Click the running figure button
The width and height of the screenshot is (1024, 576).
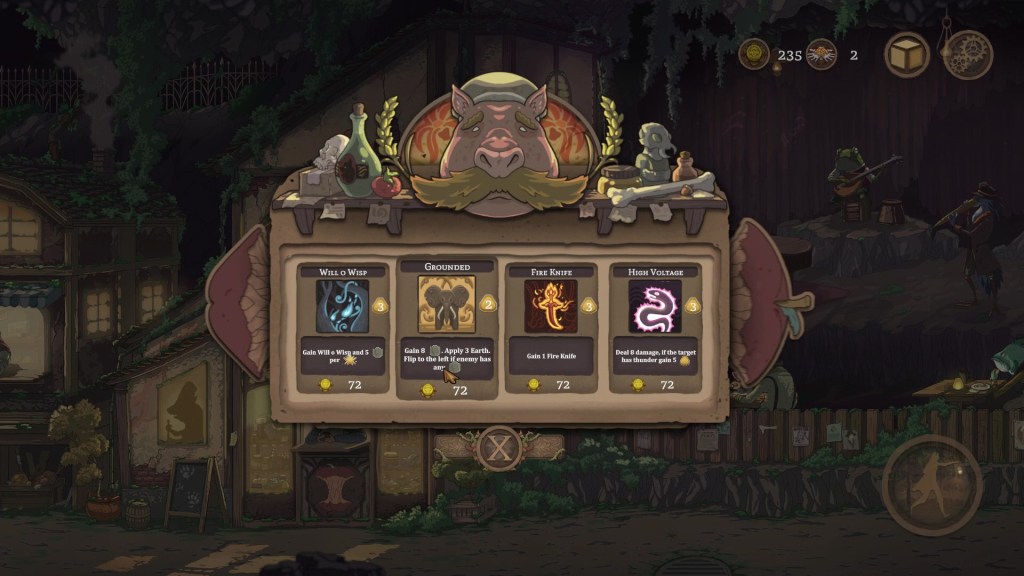[x=931, y=484]
